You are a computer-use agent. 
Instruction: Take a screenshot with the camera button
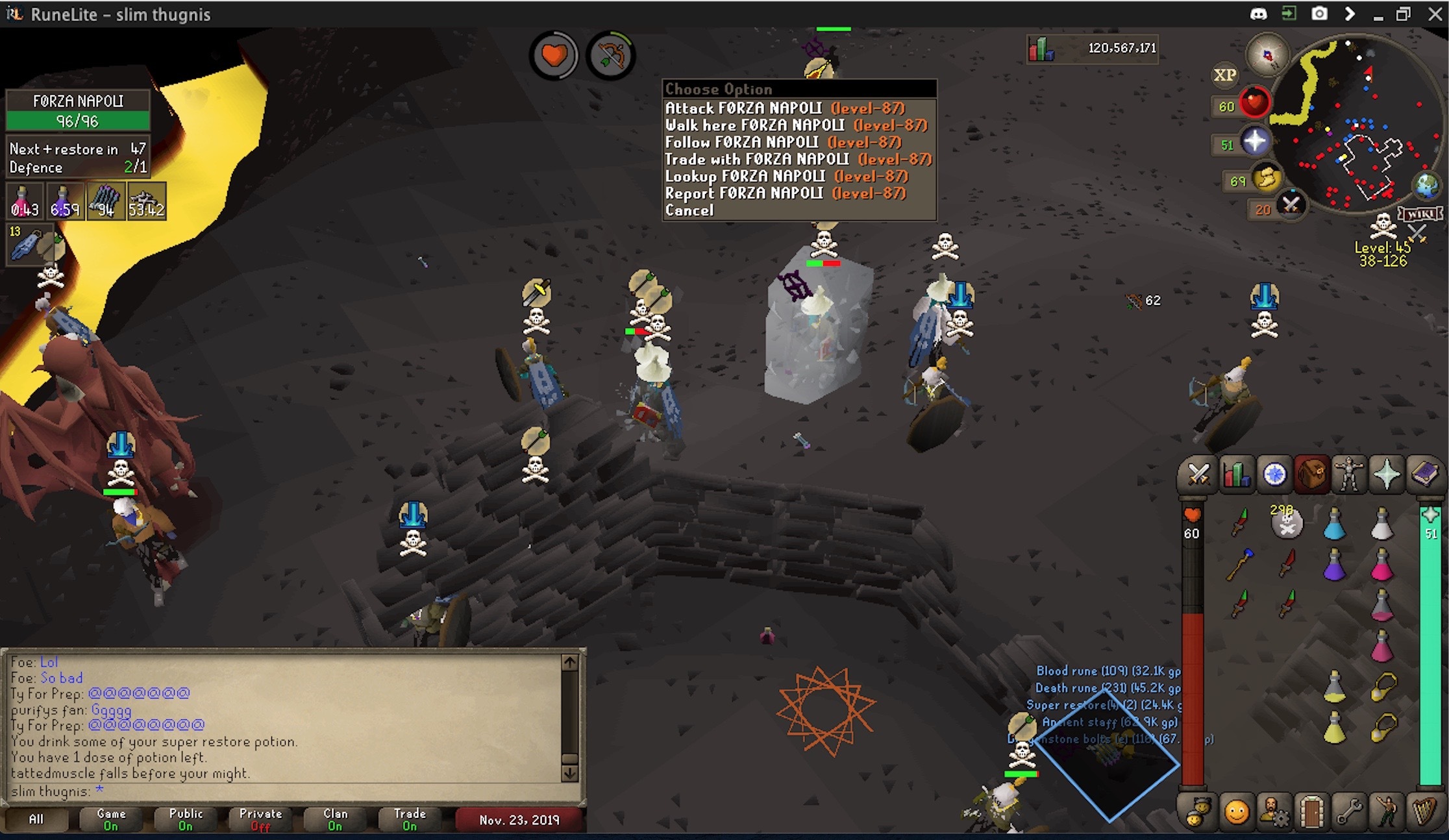click(1319, 14)
